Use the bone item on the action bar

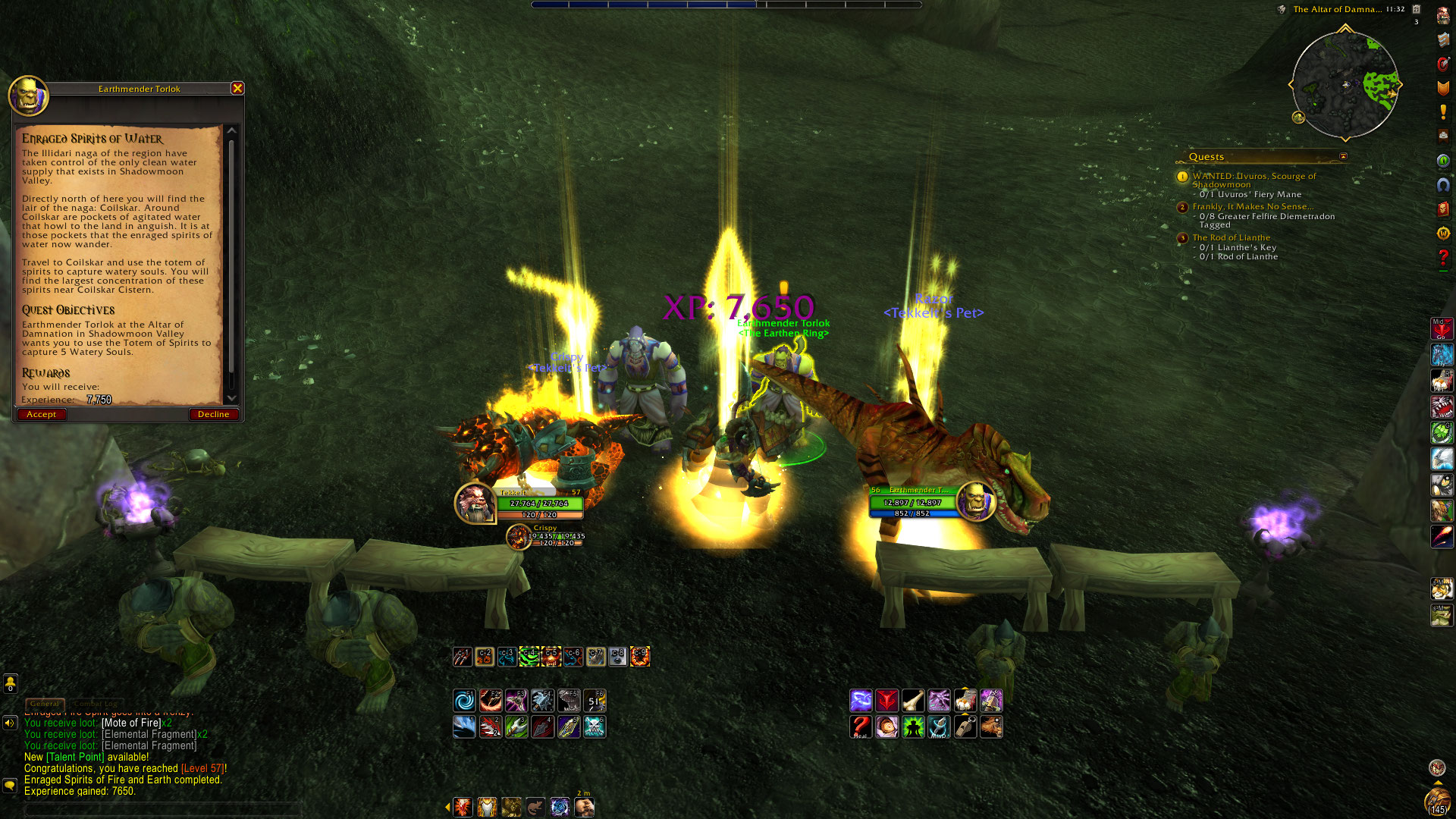point(913,700)
